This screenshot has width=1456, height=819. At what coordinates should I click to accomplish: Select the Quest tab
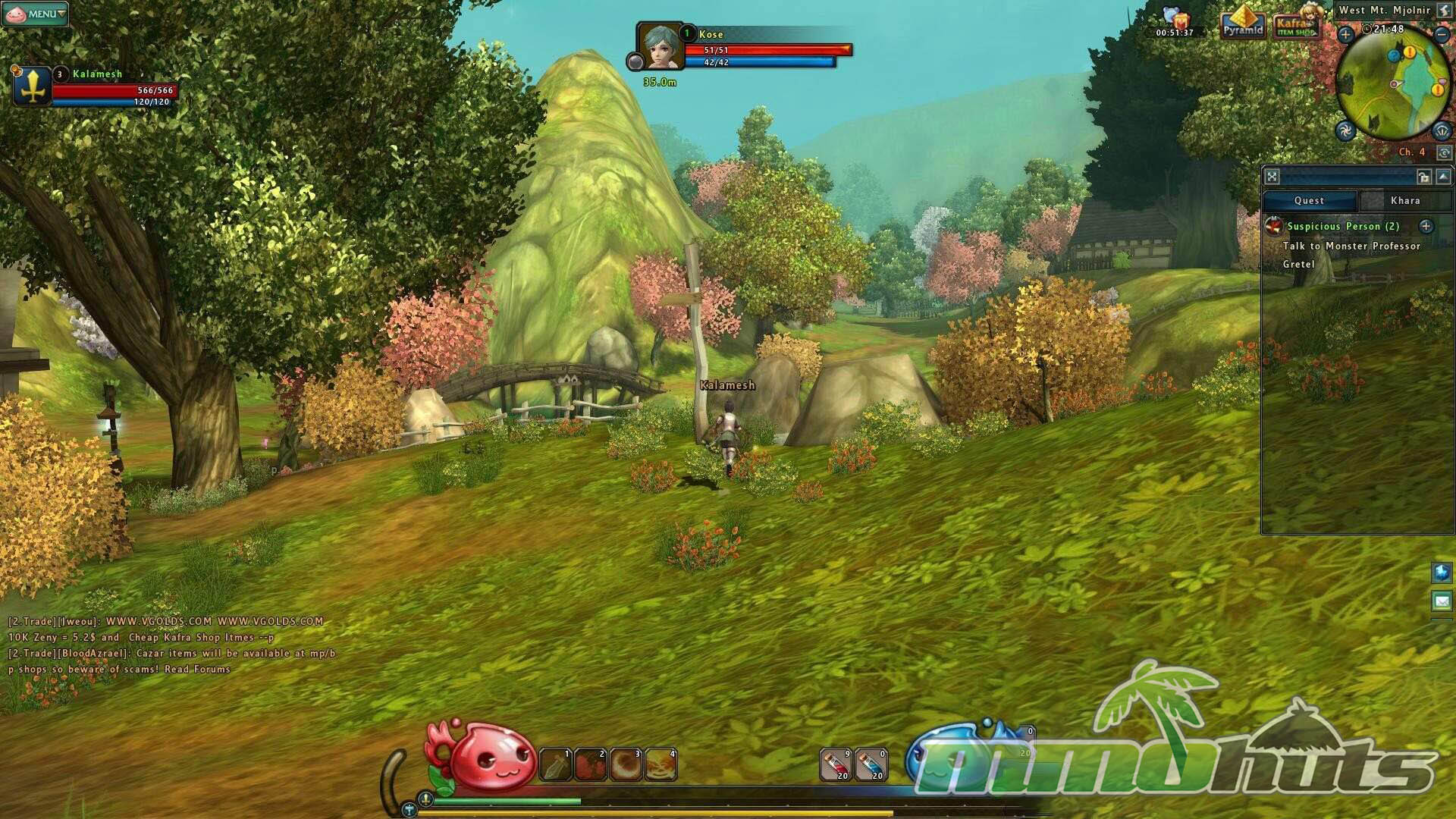tap(1309, 200)
